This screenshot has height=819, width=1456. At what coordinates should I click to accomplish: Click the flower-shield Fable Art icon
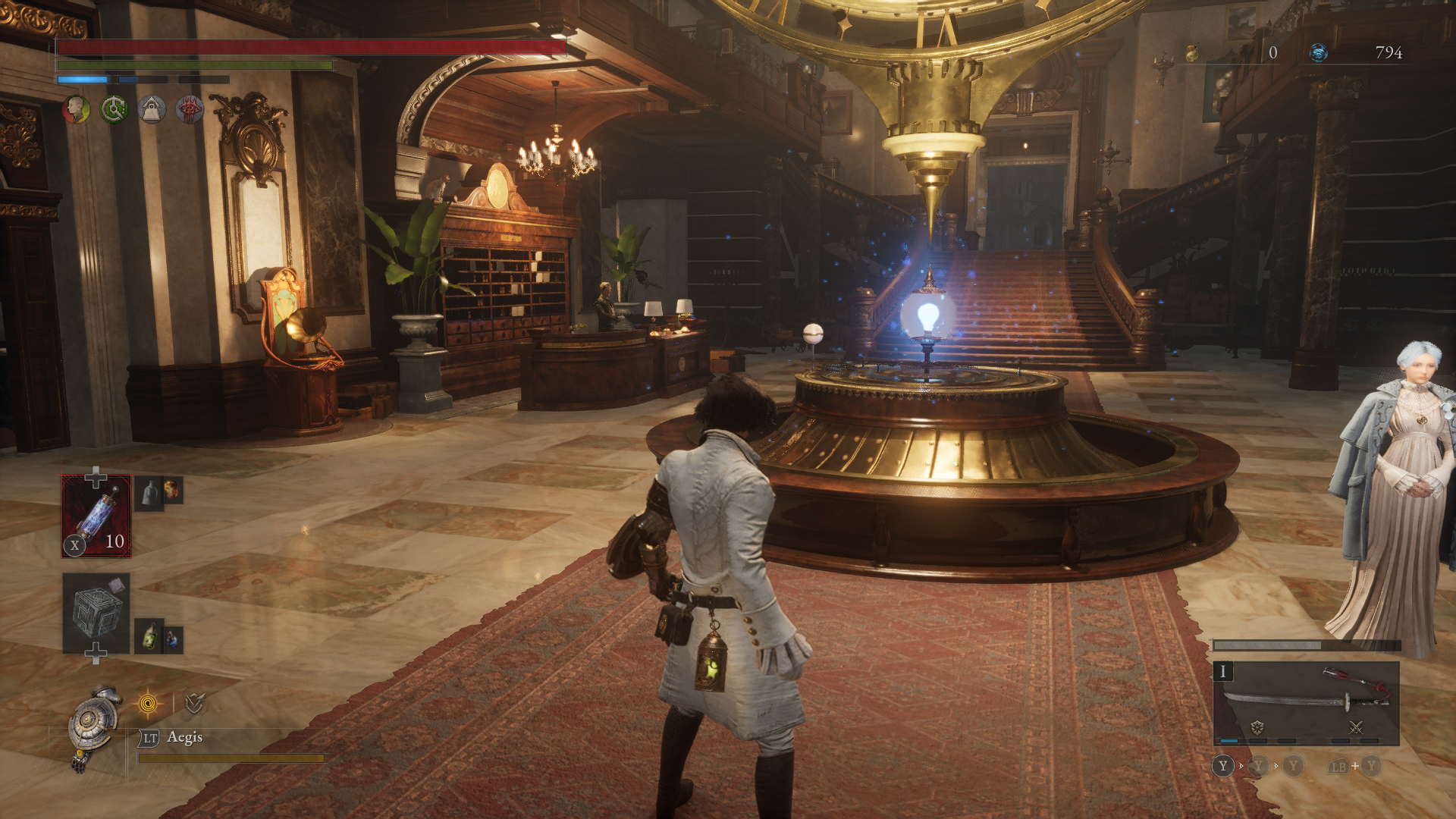tap(1257, 727)
